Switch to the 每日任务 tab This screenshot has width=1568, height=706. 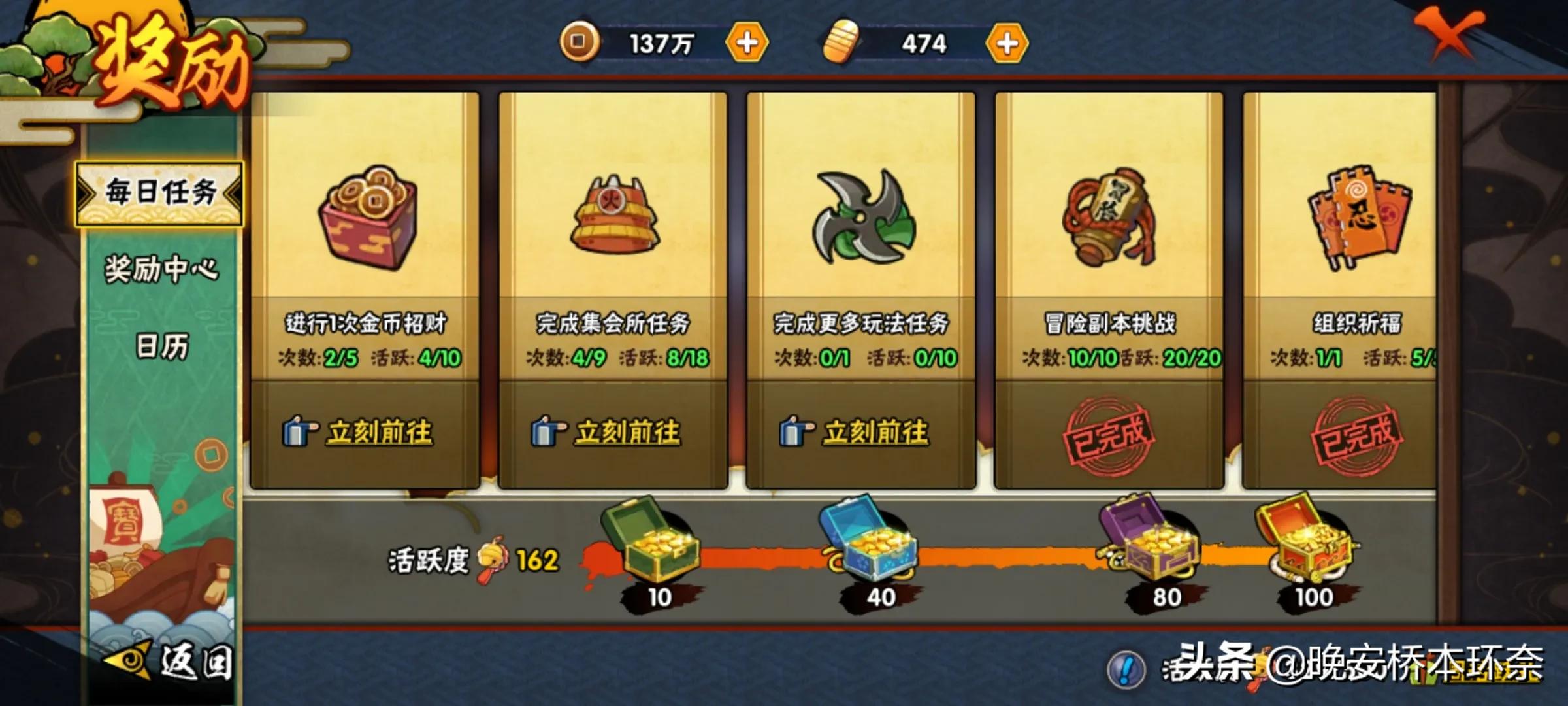160,193
